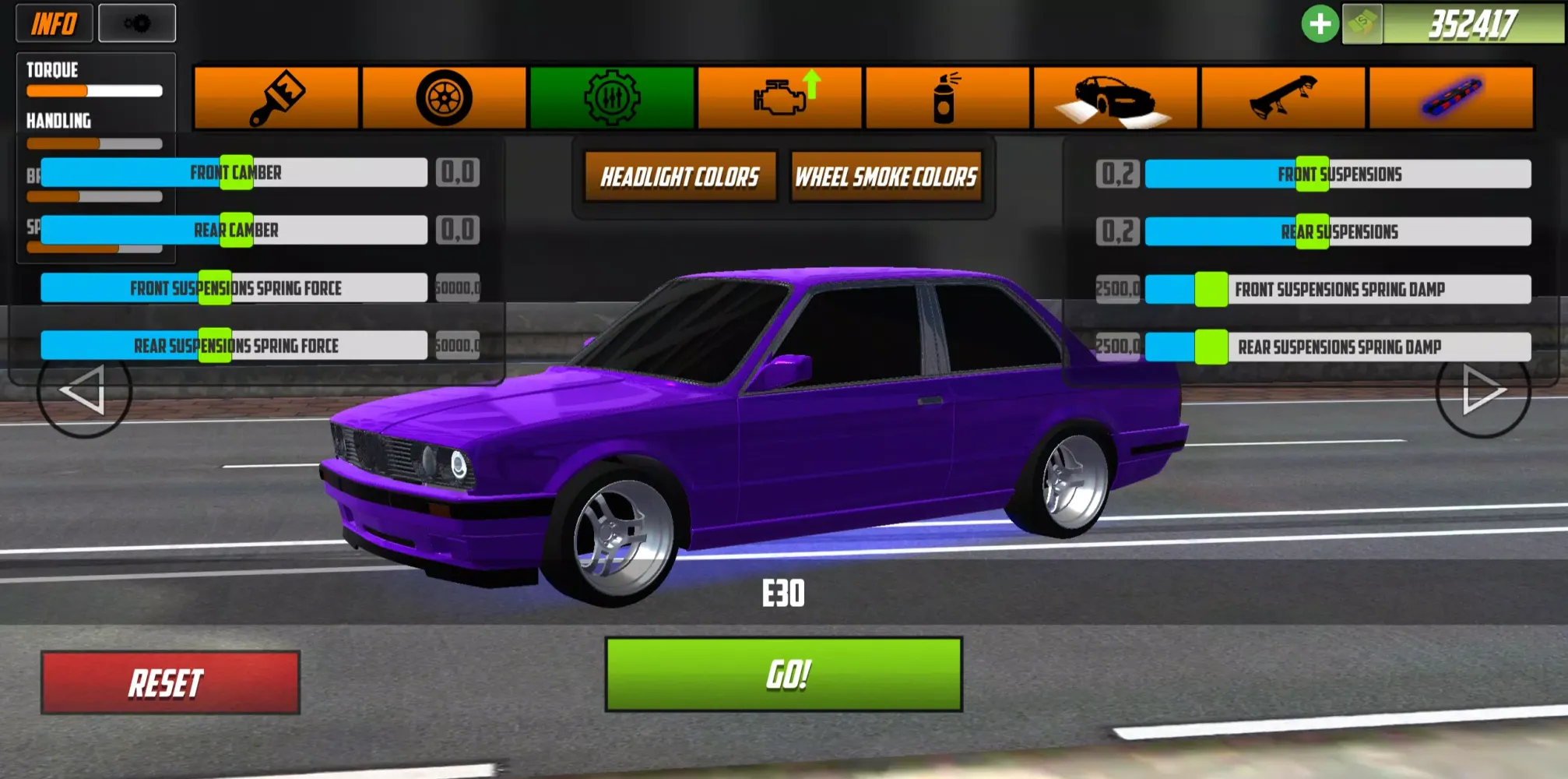Switch to the paint brush tab
Screen dimensions: 1568x779
click(x=276, y=98)
